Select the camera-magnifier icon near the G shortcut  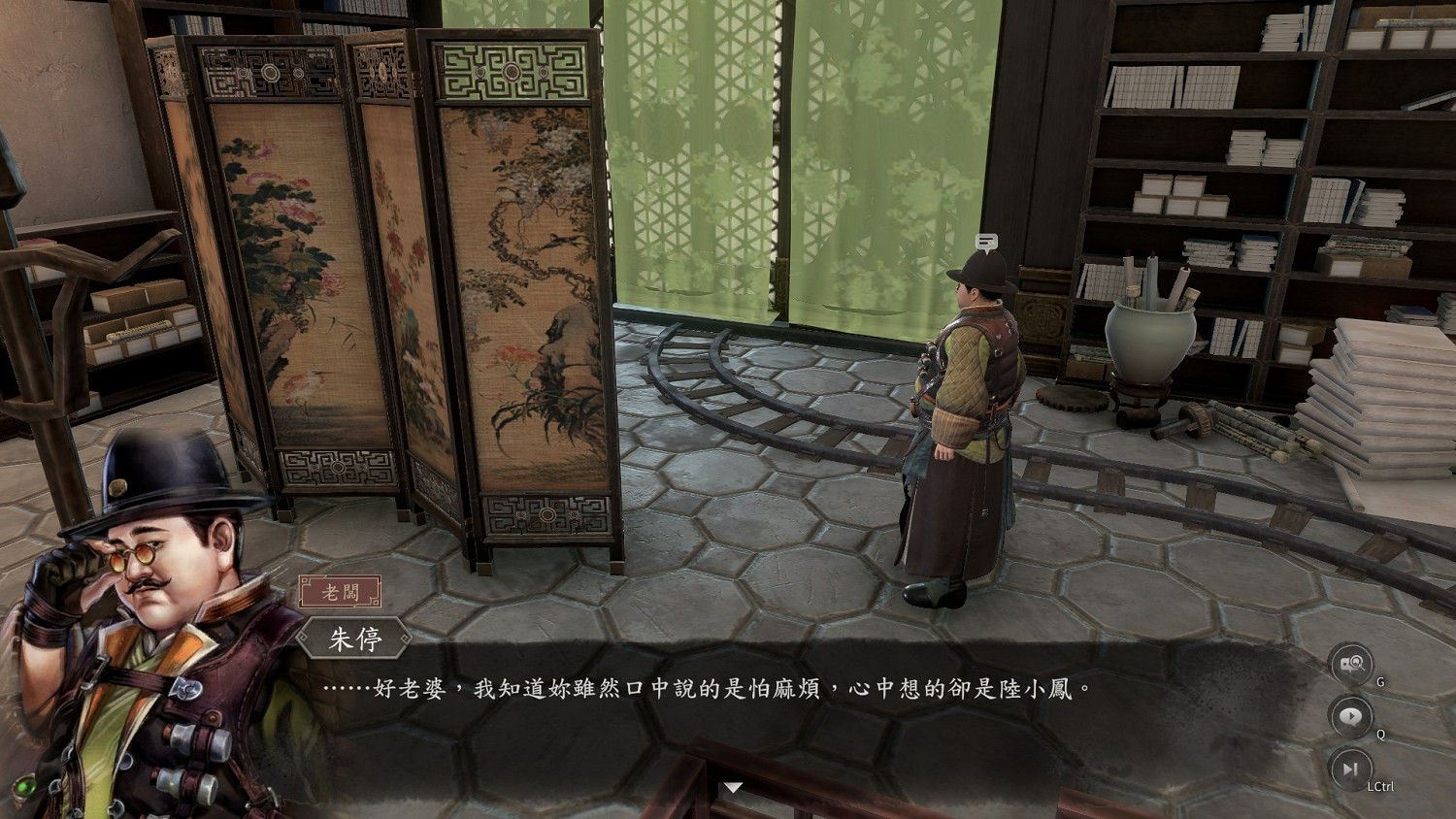coord(1350,664)
